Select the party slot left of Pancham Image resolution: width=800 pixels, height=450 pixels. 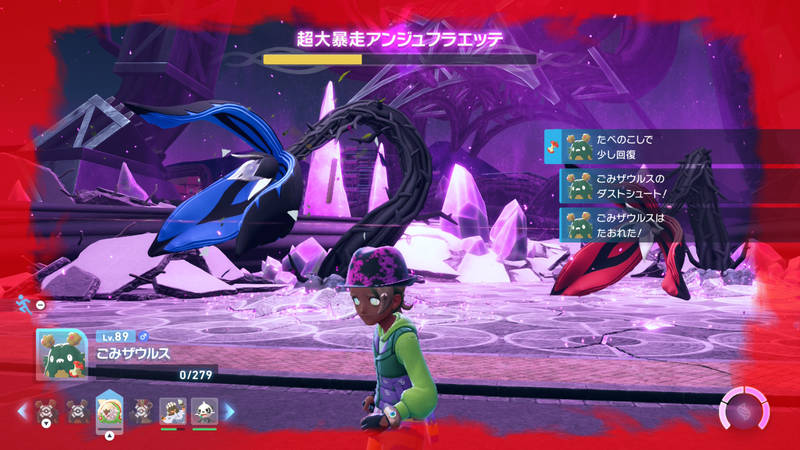pos(172,410)
